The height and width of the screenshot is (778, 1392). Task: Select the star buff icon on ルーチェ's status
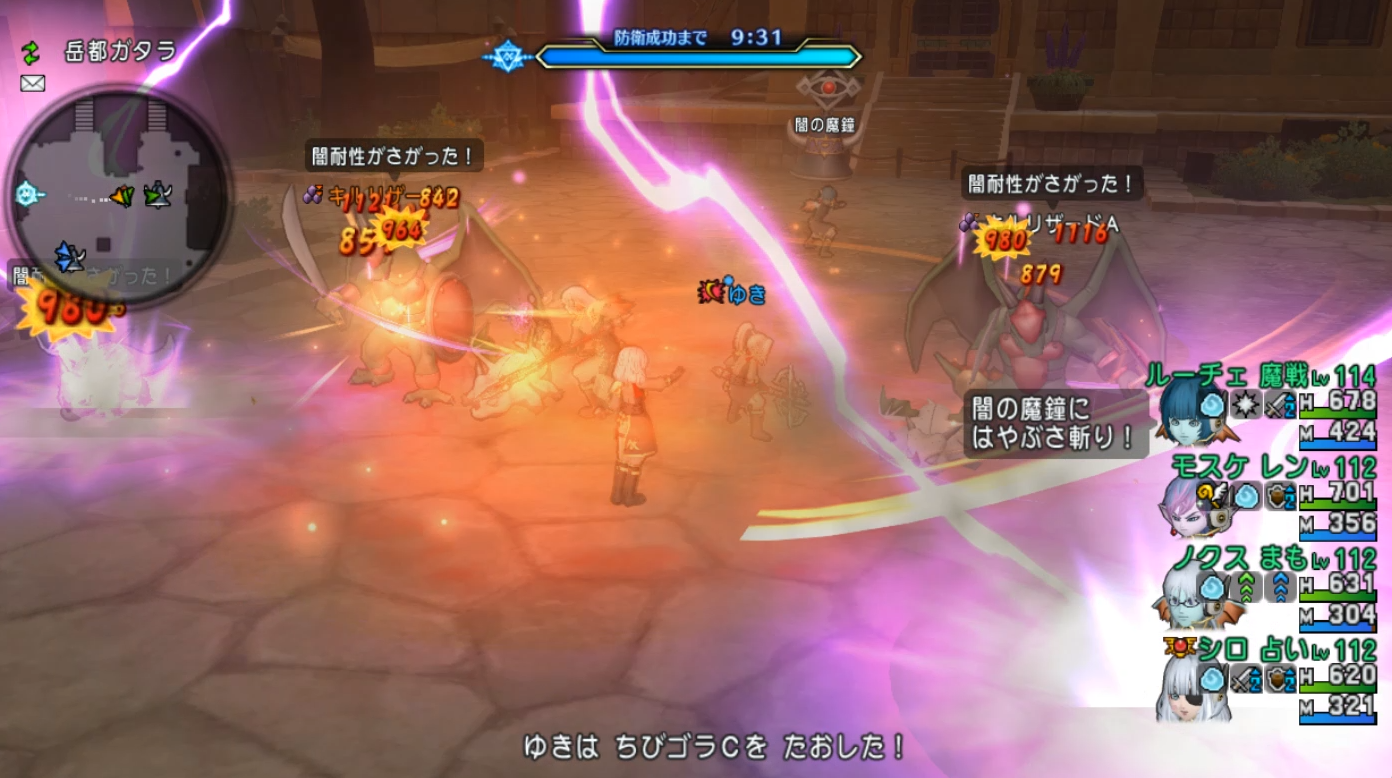coord(1246,406)
